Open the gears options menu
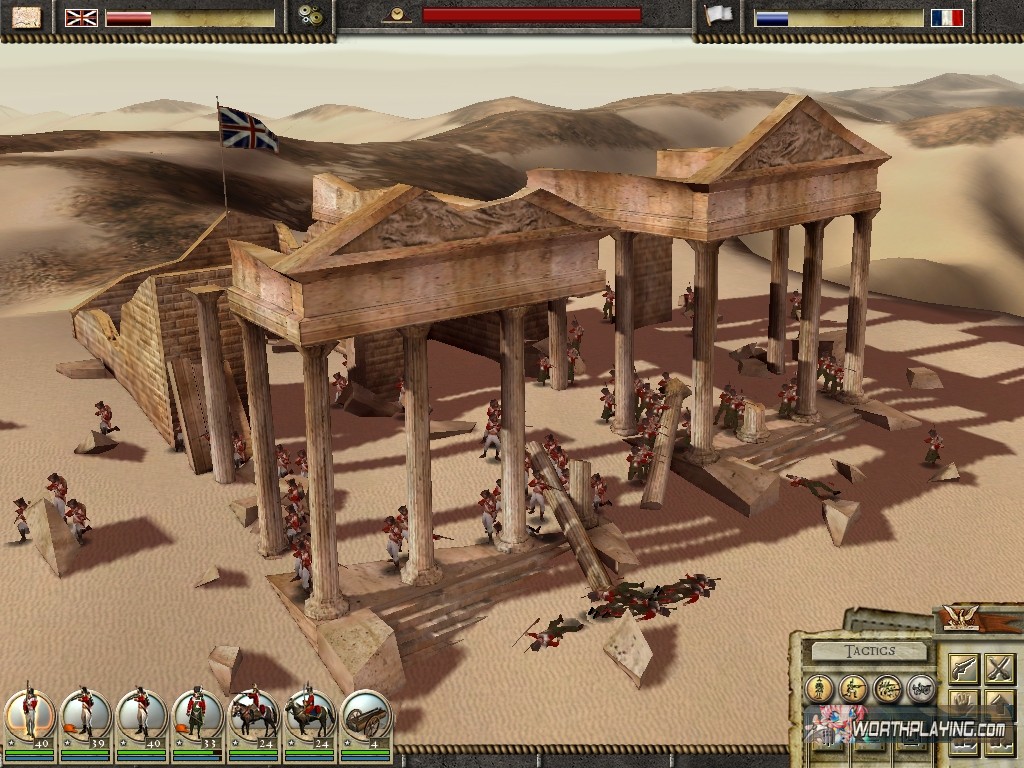The height and width of the screenshot is (768, 1024). [x=311, y=17]
